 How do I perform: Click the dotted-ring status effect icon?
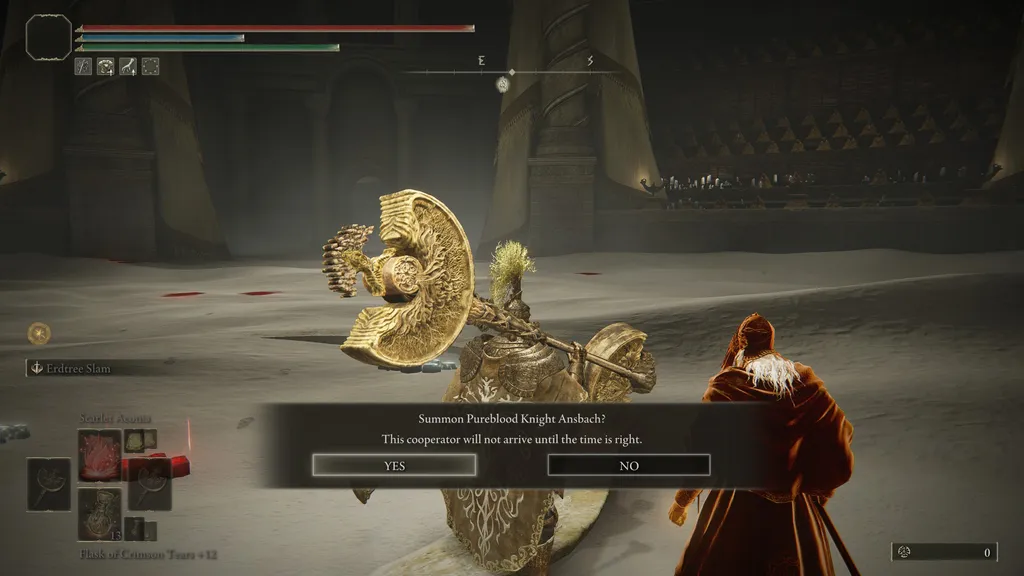150,67
